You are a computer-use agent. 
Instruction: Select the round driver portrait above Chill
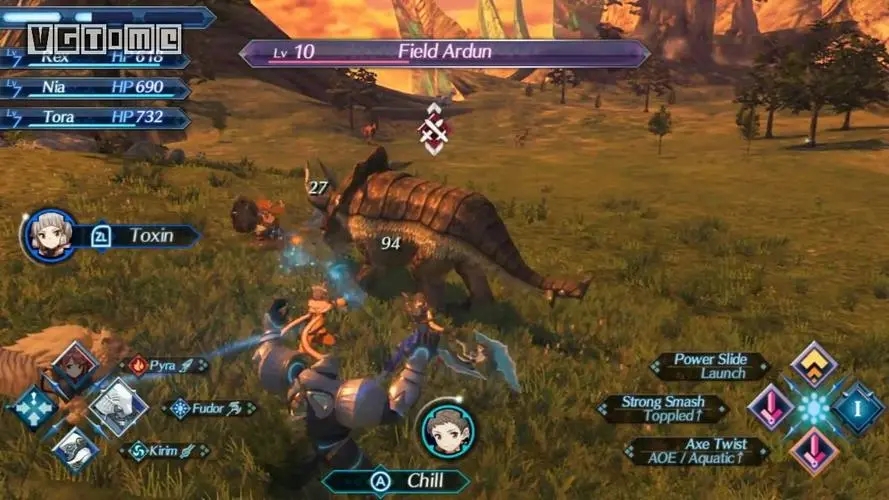click(446, 428)
